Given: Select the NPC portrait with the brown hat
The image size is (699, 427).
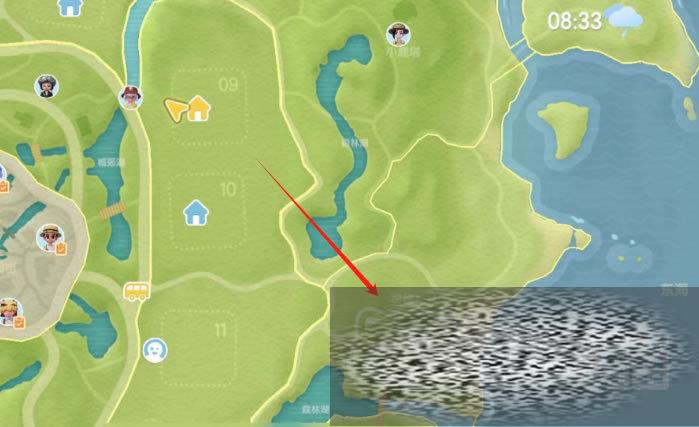Looking at the screenshot, I should [398, 36].
